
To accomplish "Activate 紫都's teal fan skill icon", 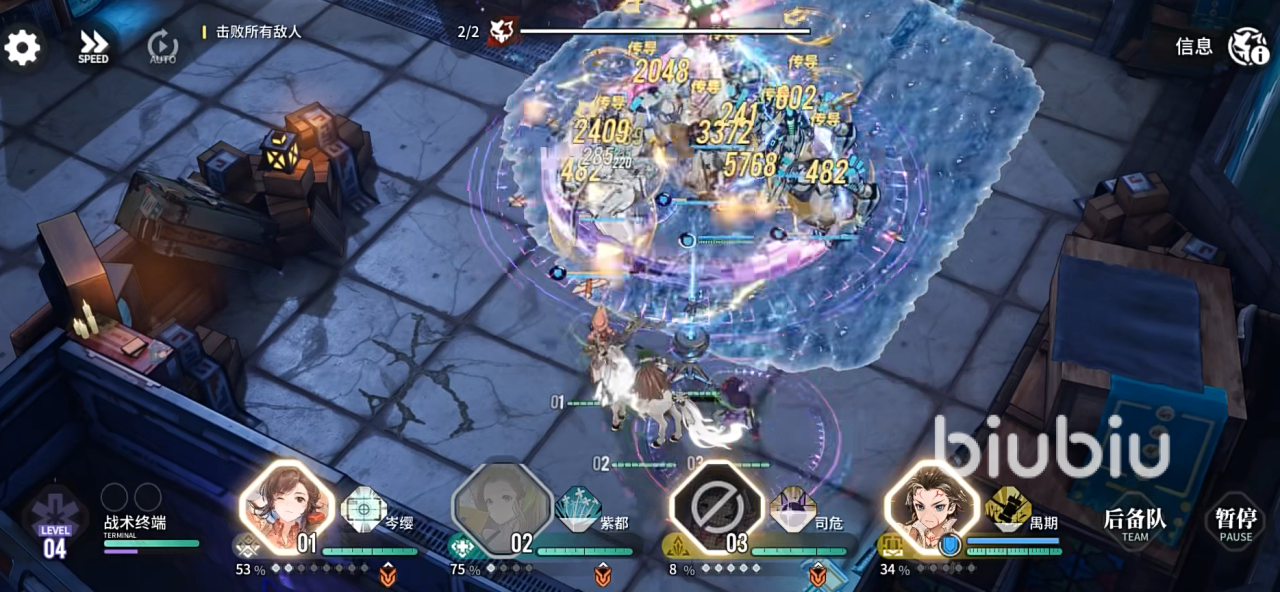I will coord(578,509).
